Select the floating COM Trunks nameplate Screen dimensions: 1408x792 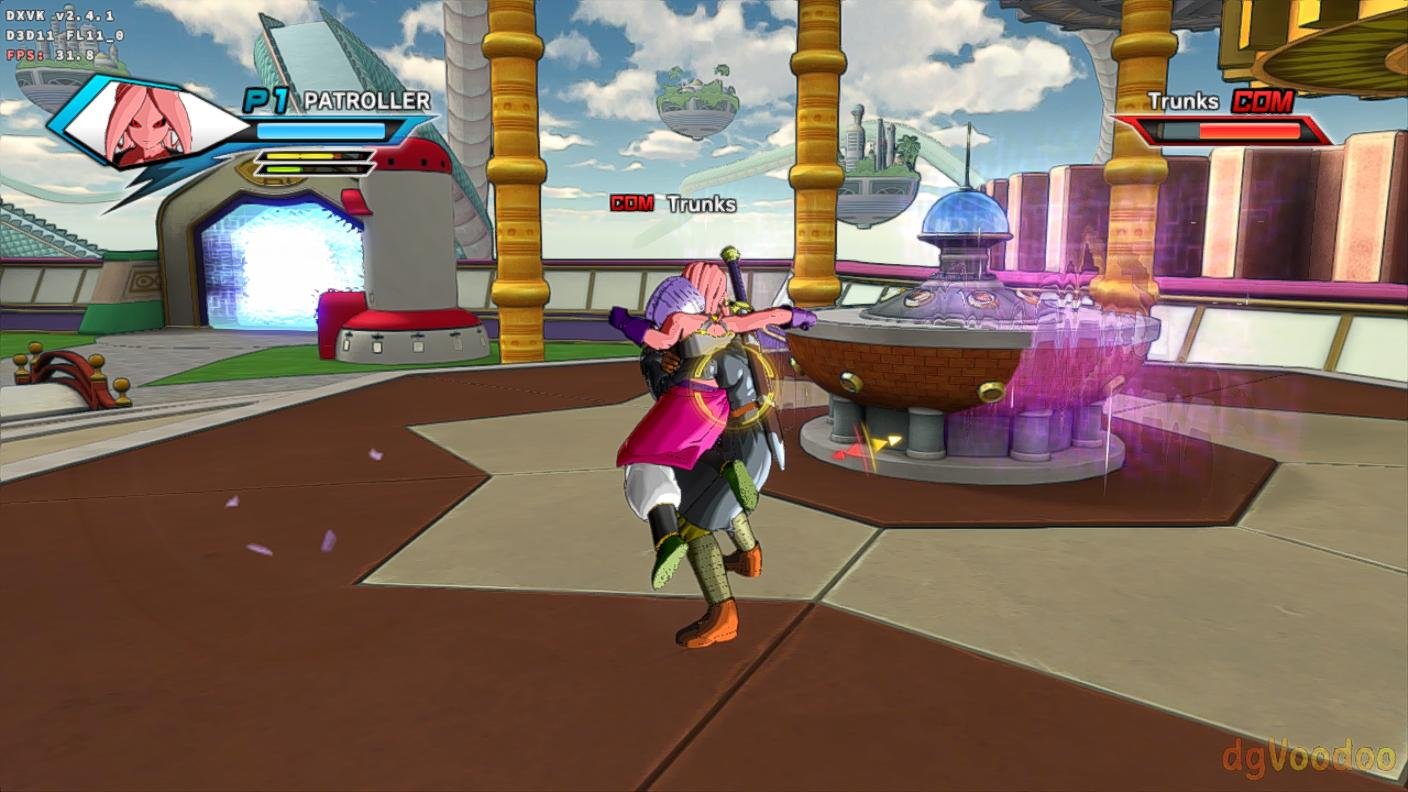pos(673,204)
